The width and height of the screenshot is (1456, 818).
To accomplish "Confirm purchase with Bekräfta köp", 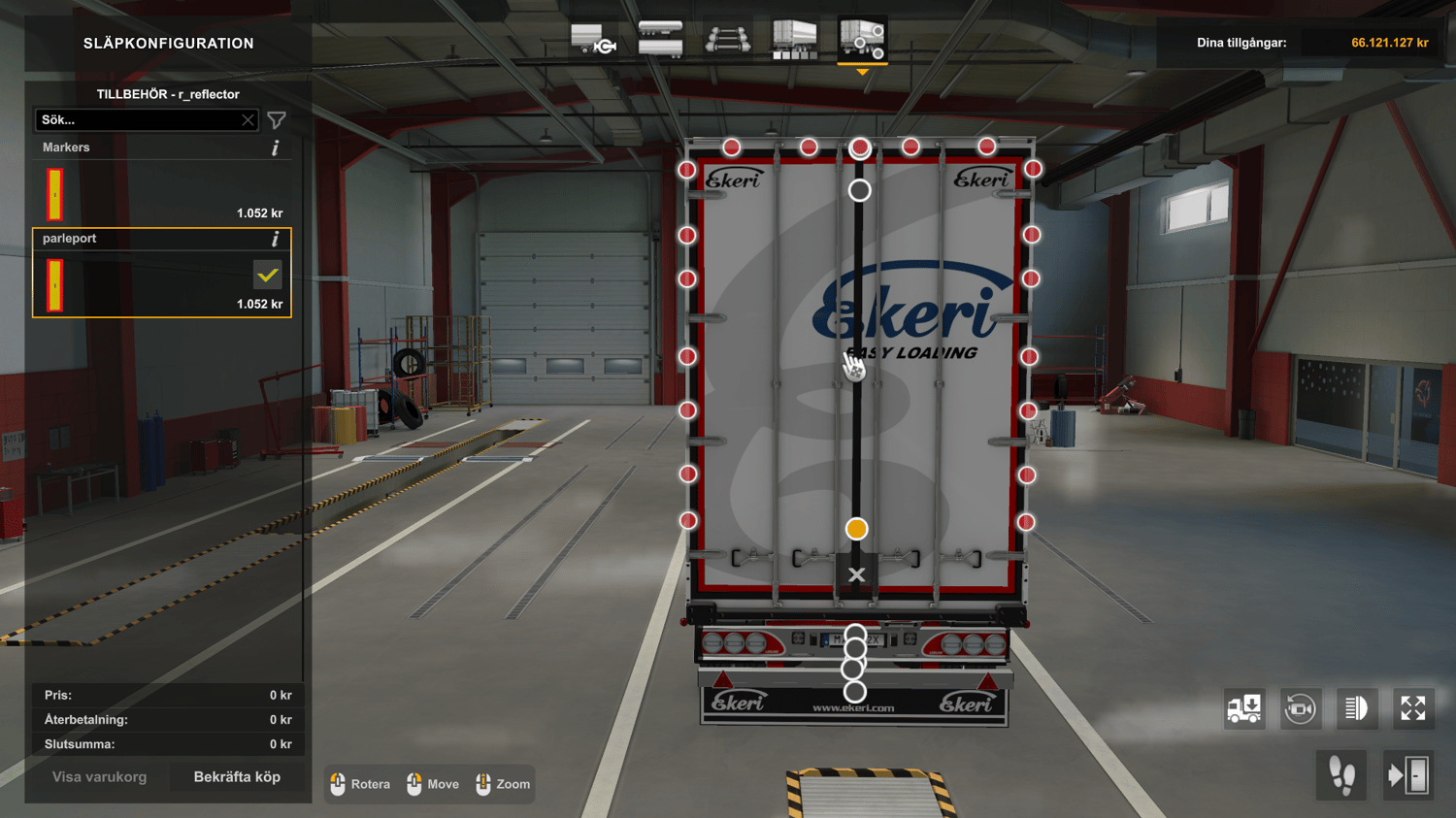I will pyautogui.click(x=237, y=777).
